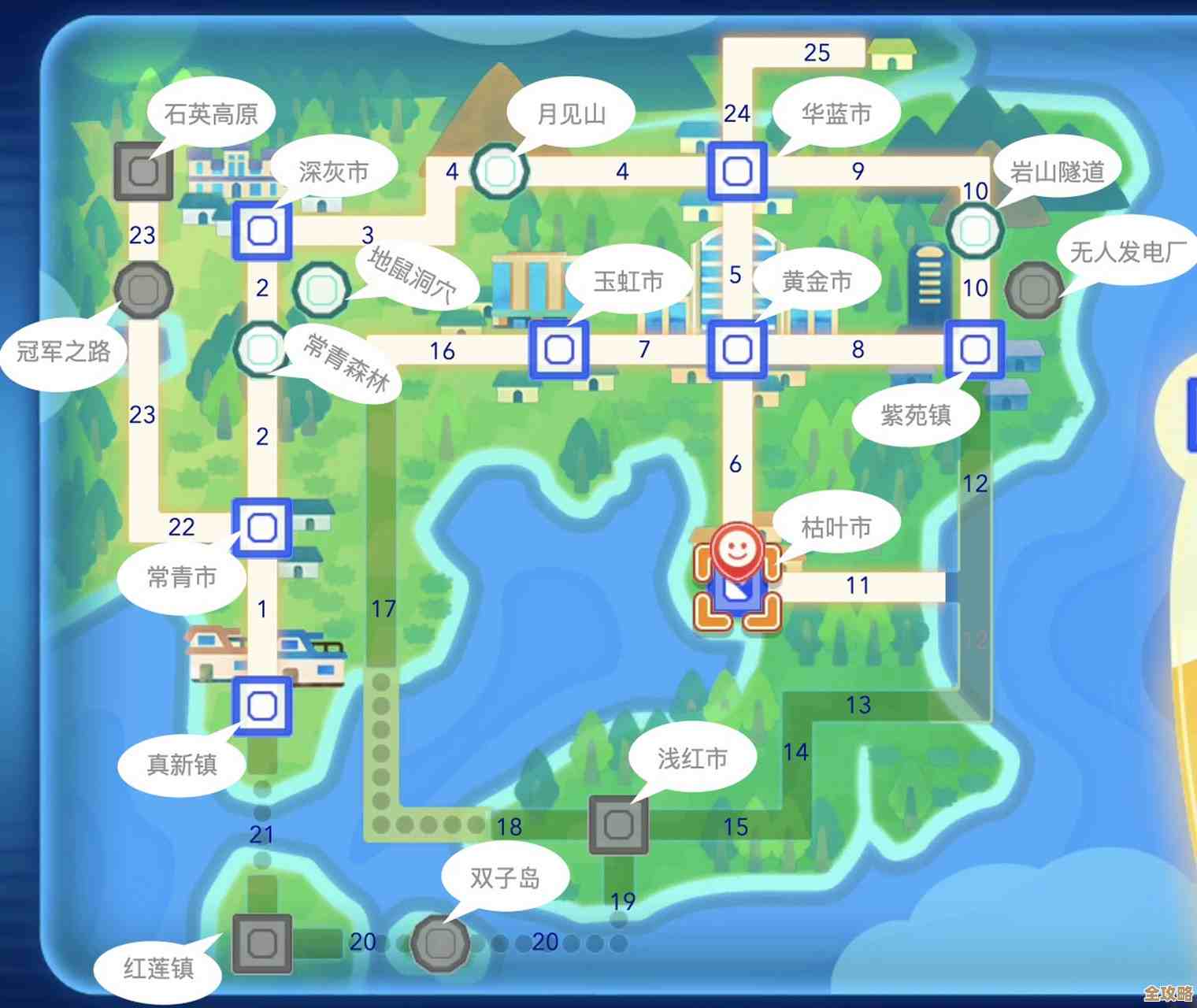Select the 冠军之路 gray cave marker
The width and height of the screenshot is (1197, 1008).
coord(144,291)
